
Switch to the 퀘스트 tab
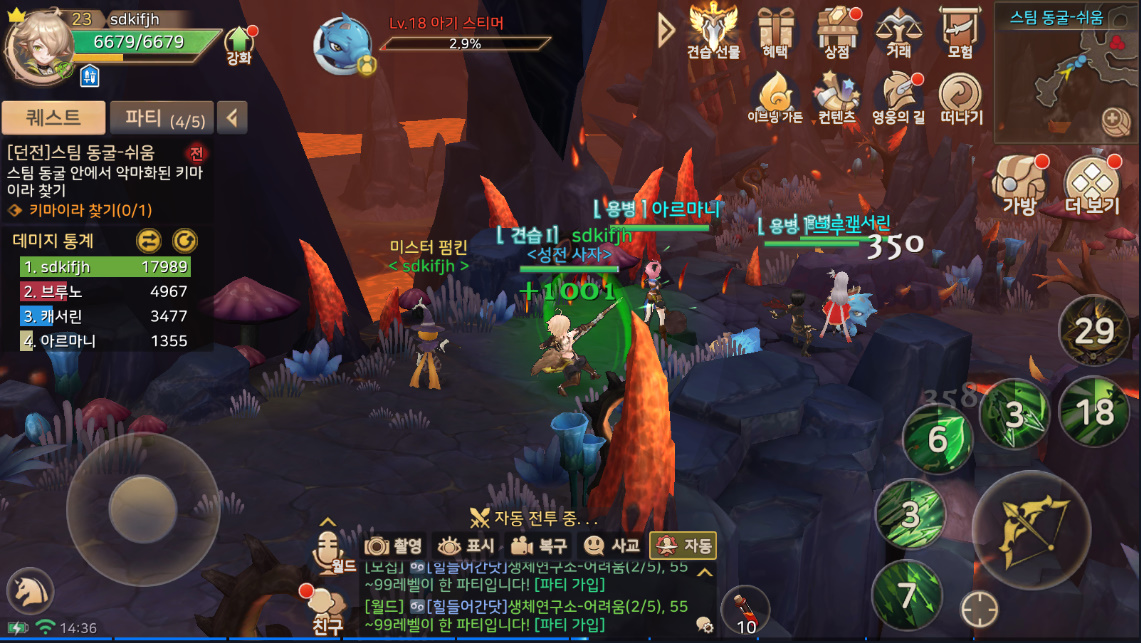coord(53,118)
